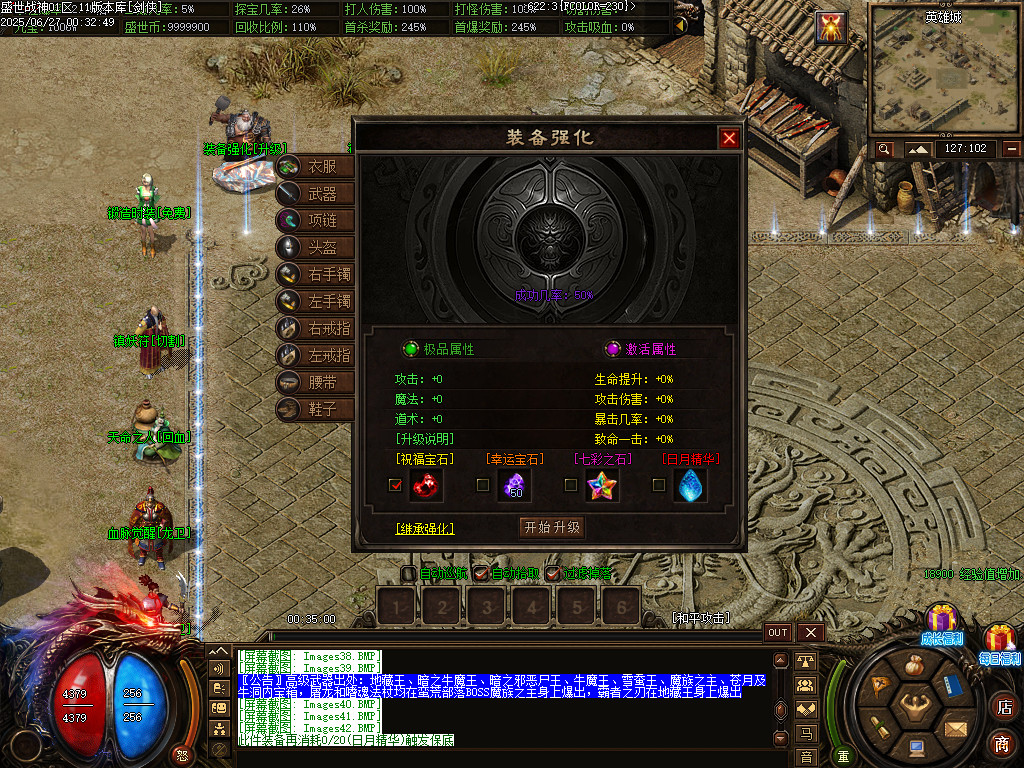
Task: Click the 店 shop round button
Action: click(1003, 707)
